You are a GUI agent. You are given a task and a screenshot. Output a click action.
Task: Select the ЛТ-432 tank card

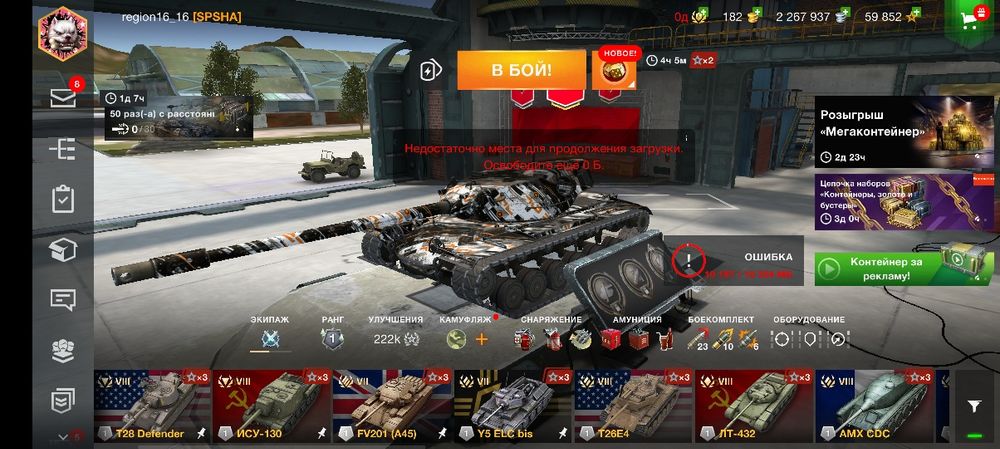click(752, 406)
